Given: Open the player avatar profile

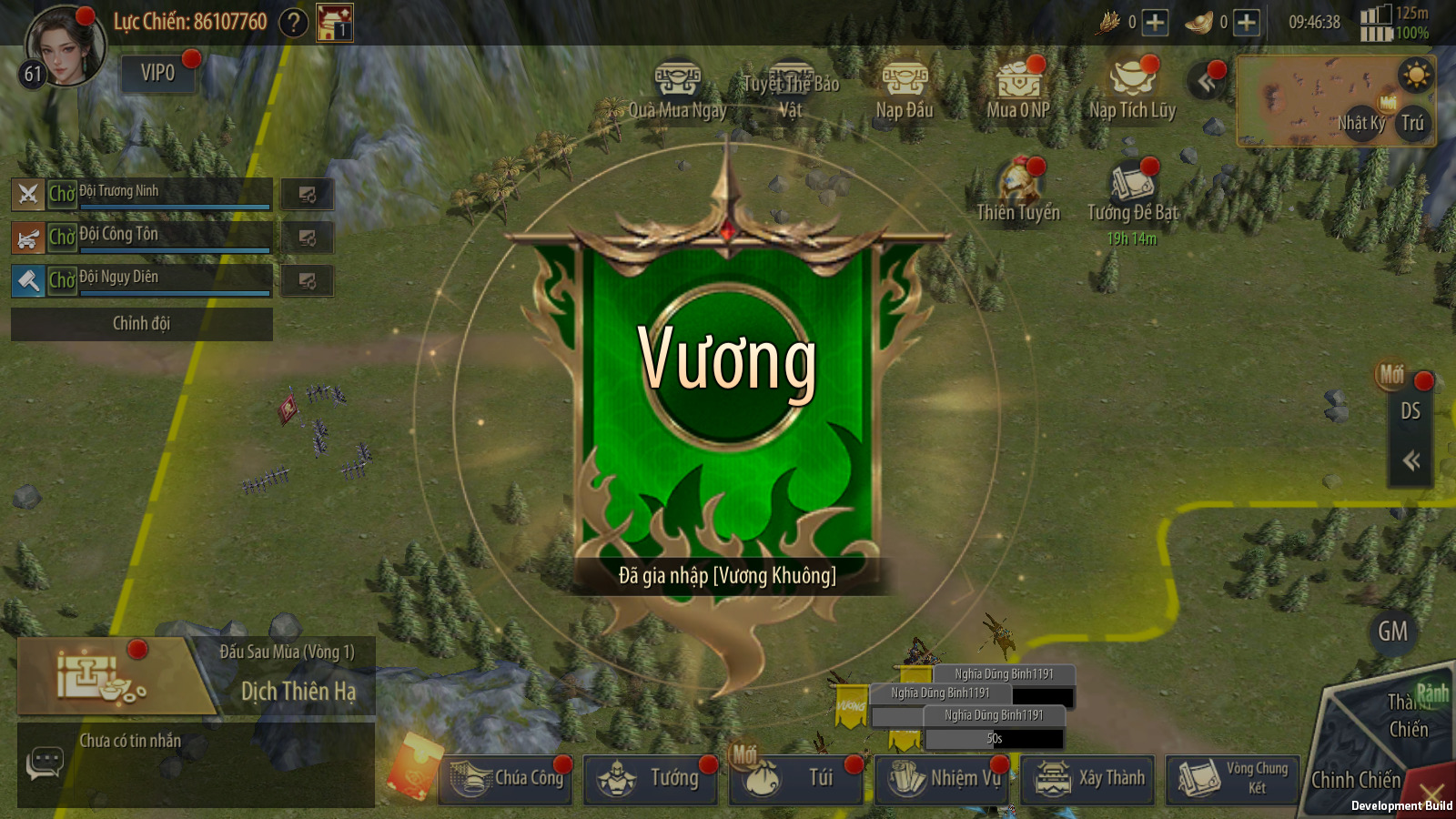Looking at the screenshot, I should pos(62,45).
